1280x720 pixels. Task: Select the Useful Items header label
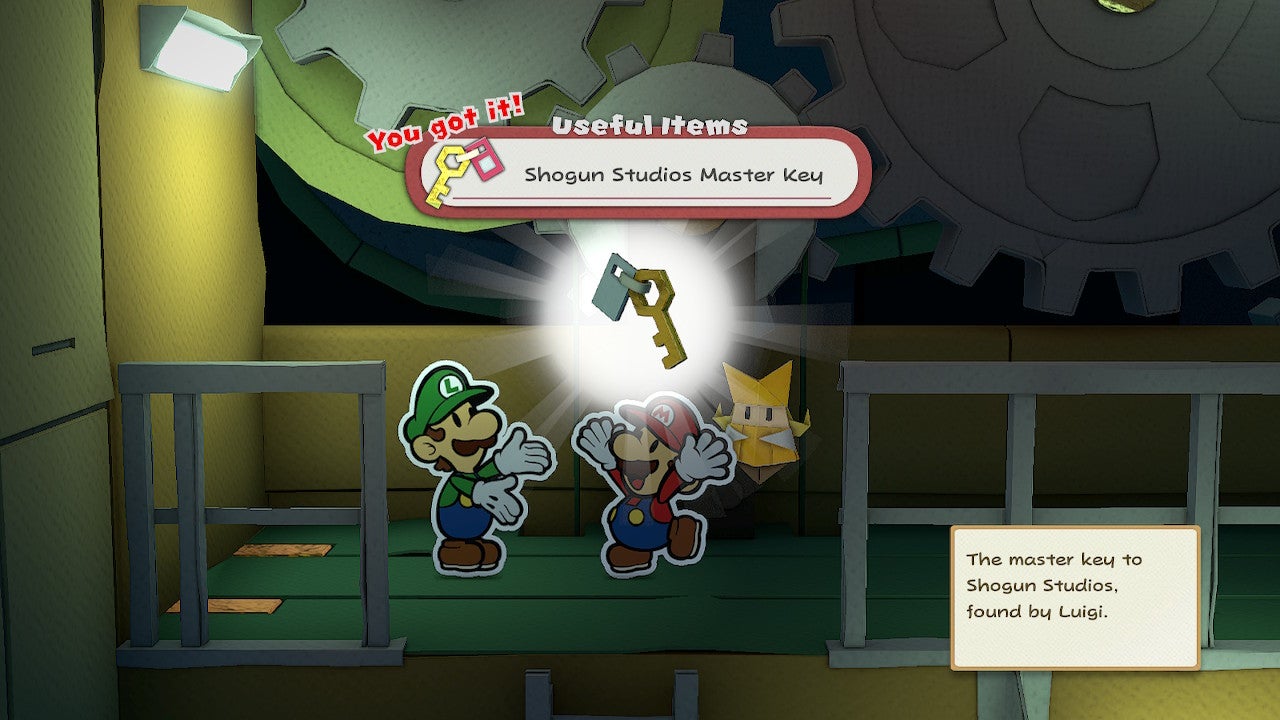tap(648, 126)
